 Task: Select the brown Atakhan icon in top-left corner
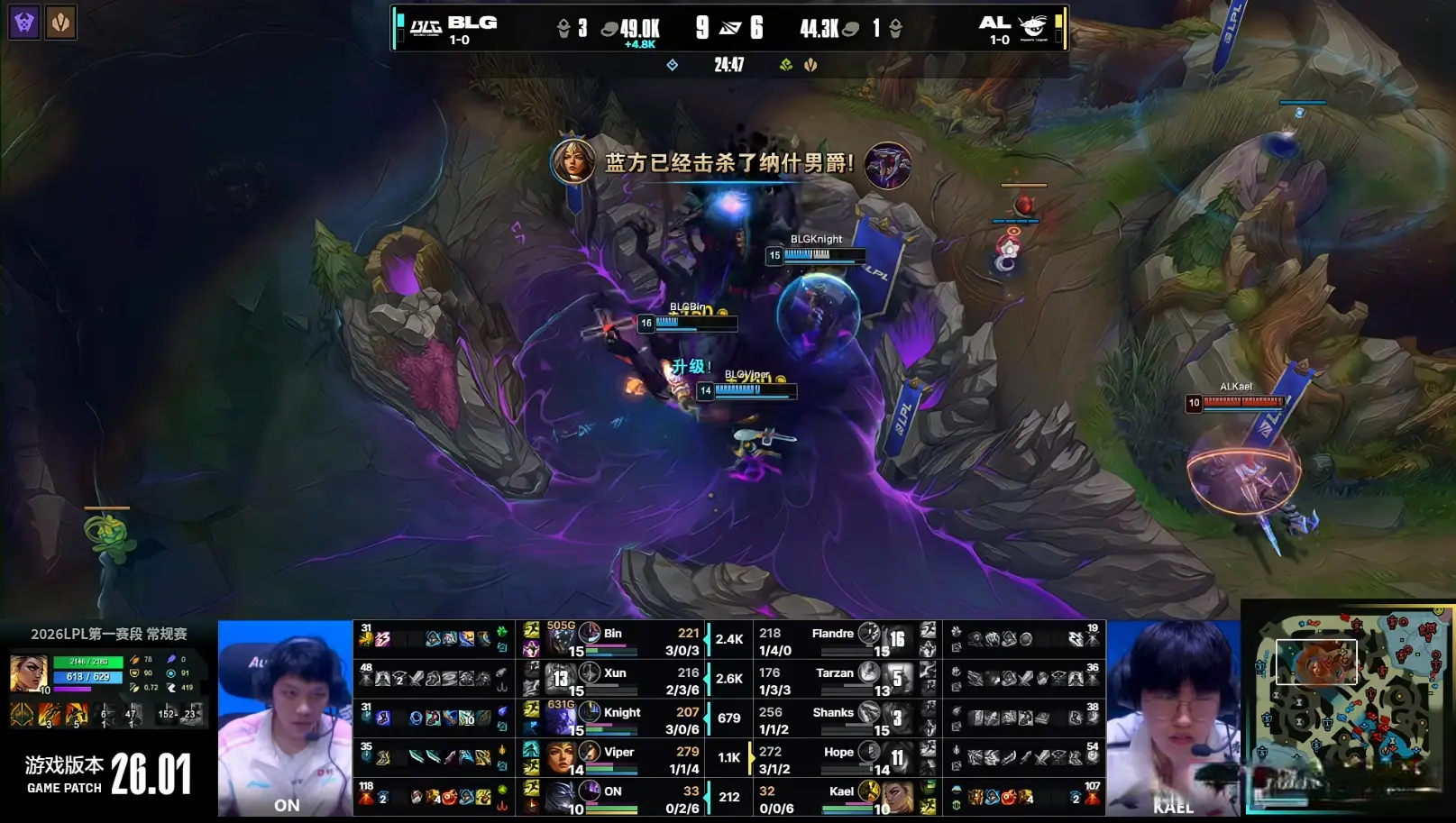click(60, 22)
